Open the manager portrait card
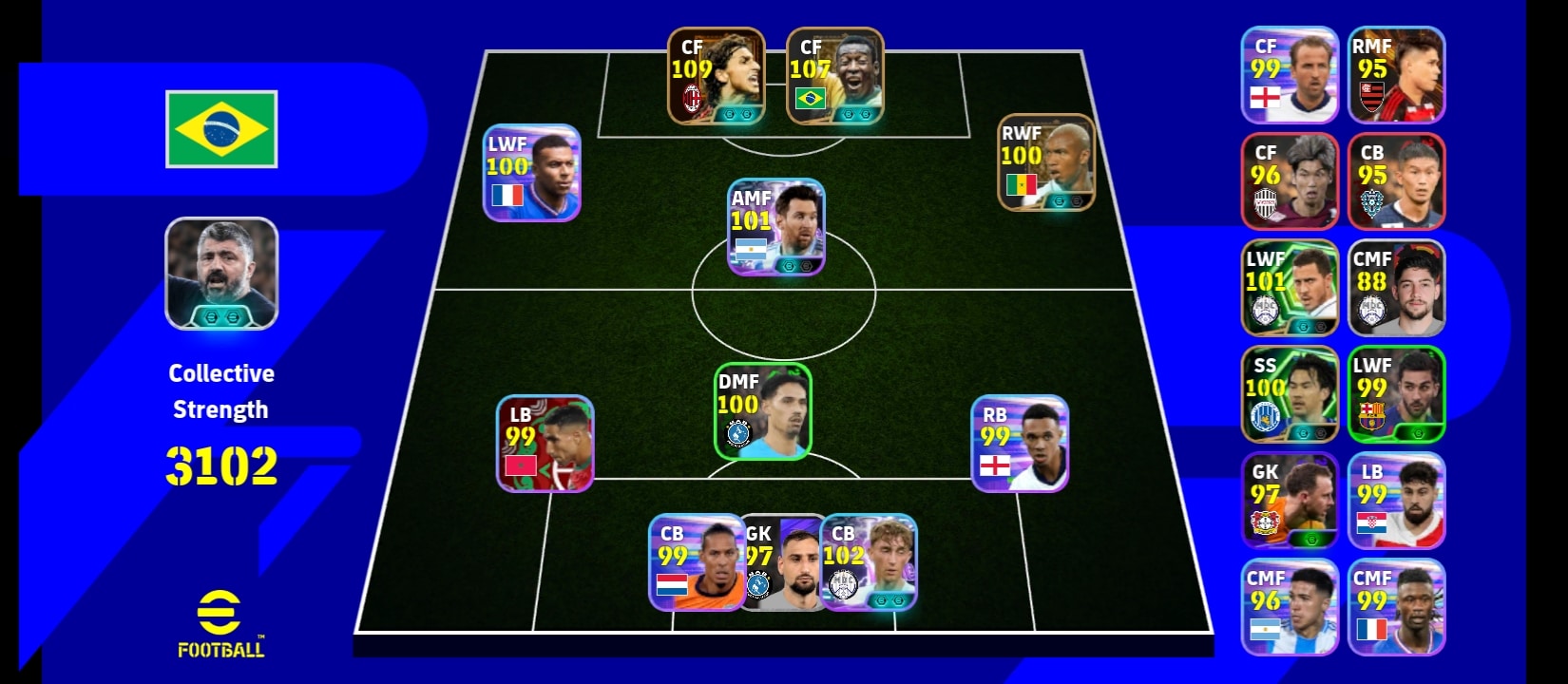Image resolution: width=1568 pixels, height=684 pixels. click(221, 274)
